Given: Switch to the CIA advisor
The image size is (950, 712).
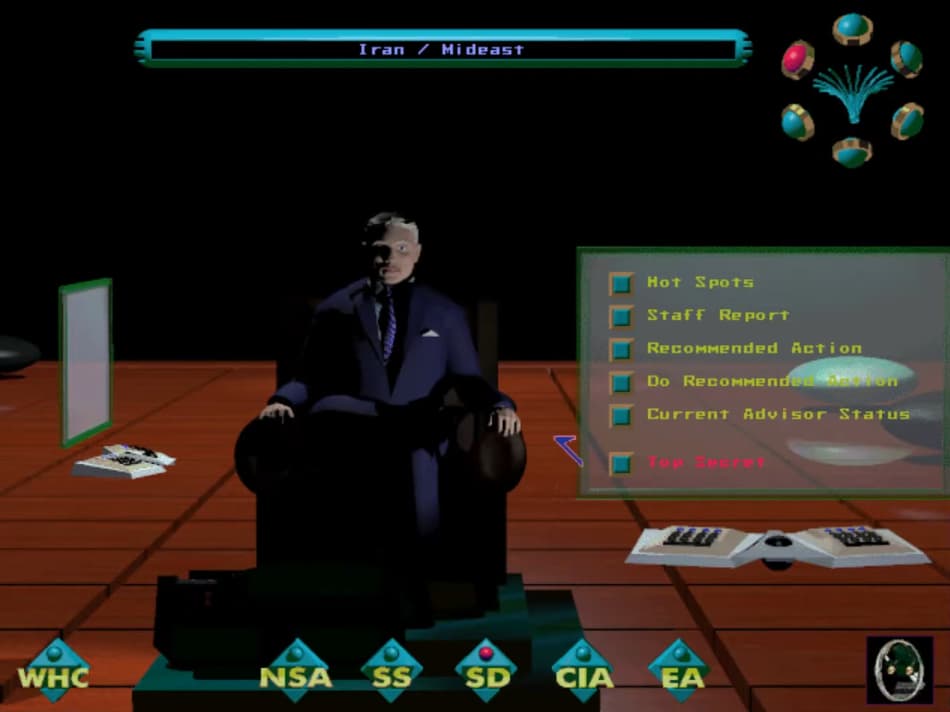Looking at the screenshot, I should tap(583, 671).
